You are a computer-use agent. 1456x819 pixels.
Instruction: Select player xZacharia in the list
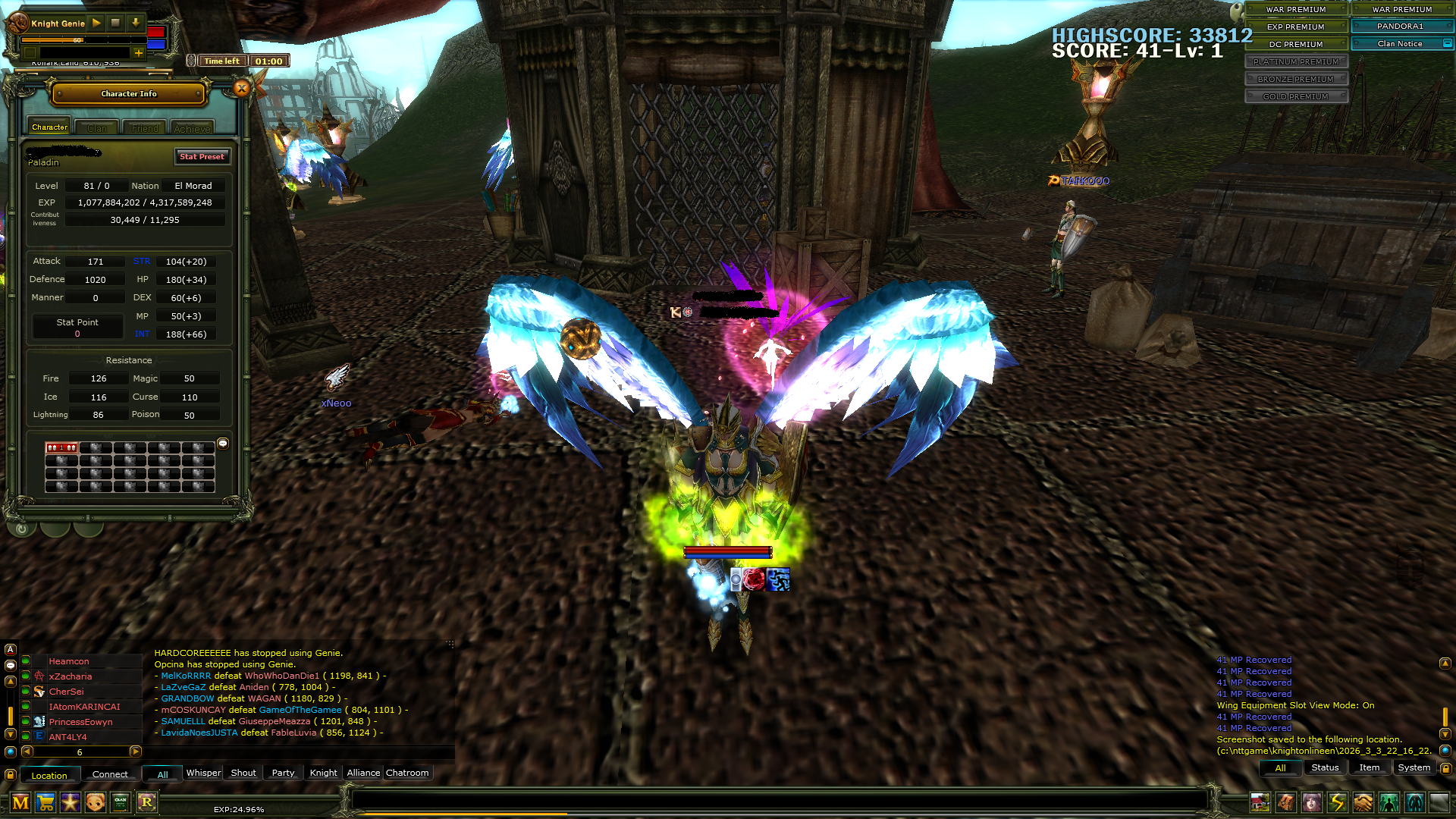(x=71, y=676)
